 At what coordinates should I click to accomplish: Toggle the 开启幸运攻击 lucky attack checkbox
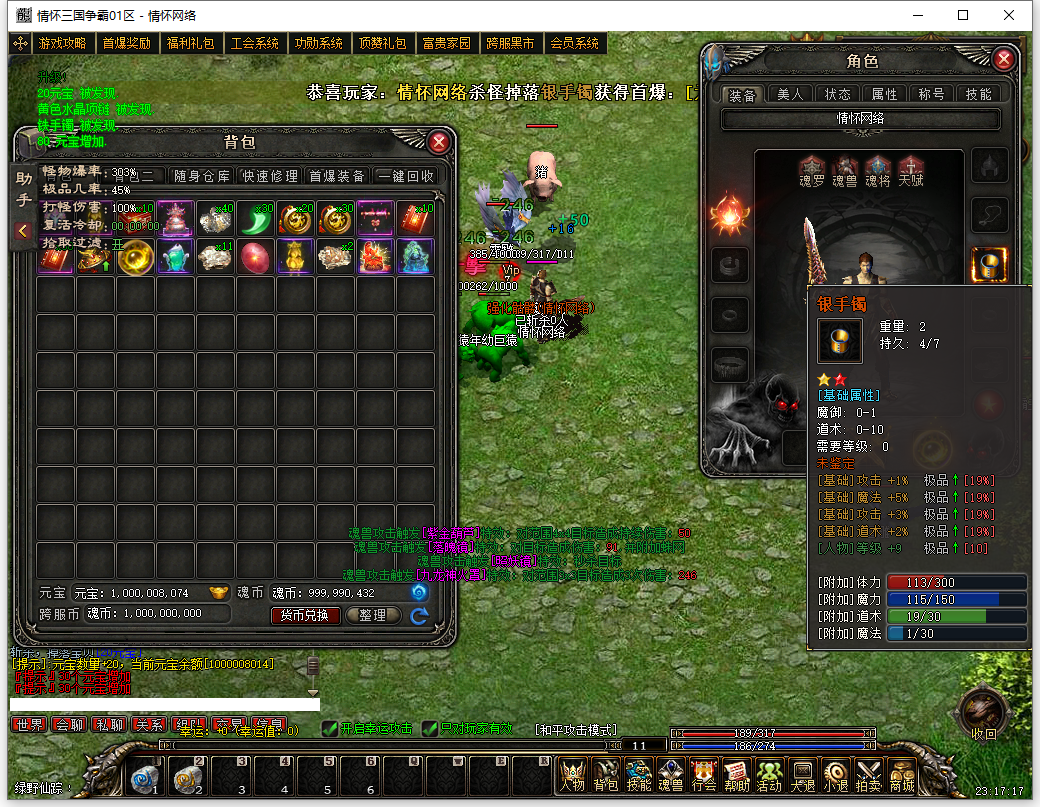pyautogui.click(x=330, y=729)
